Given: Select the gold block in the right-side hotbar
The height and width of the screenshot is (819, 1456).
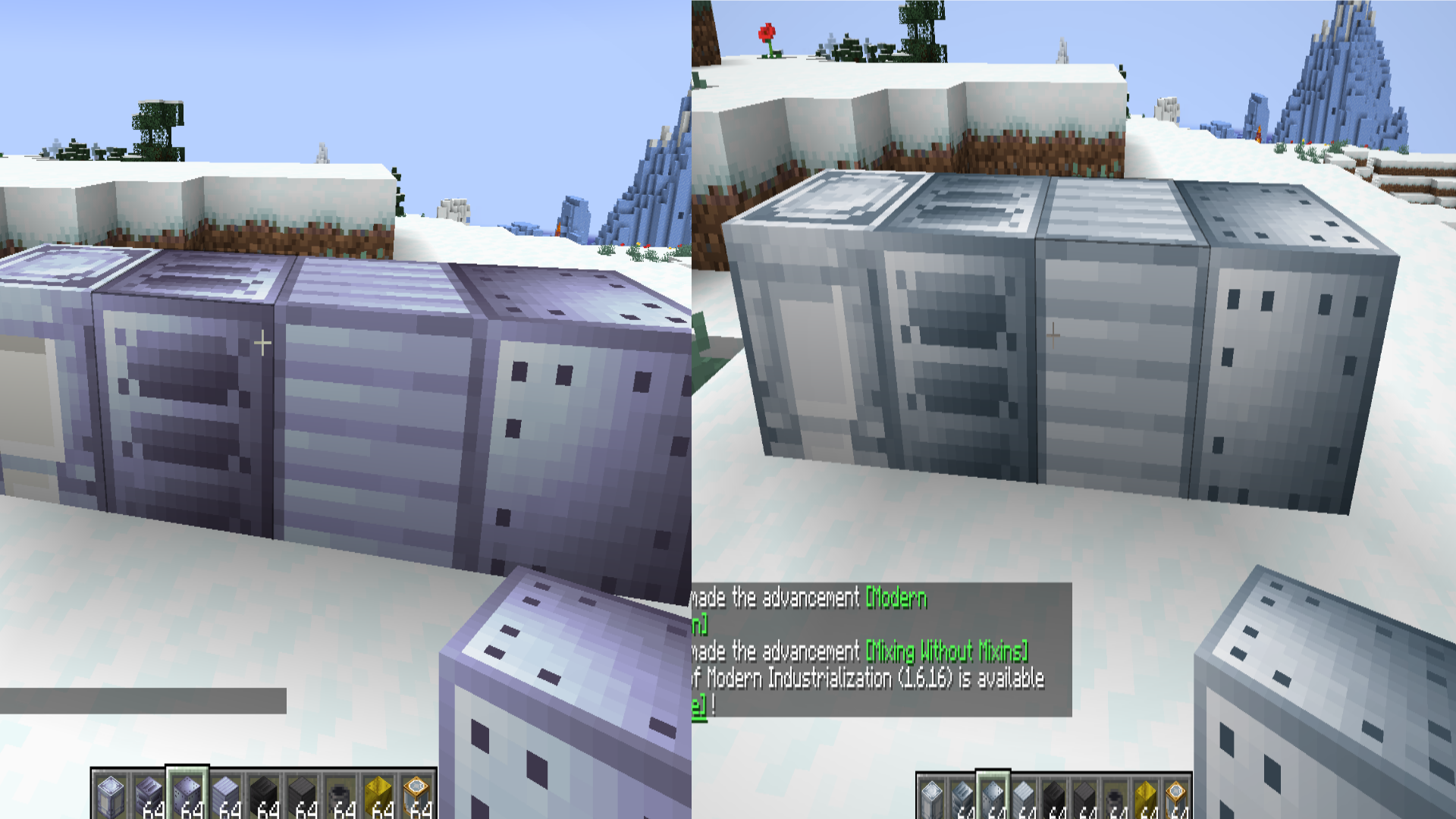Looking at the screenshot, I should [1147, 795].
